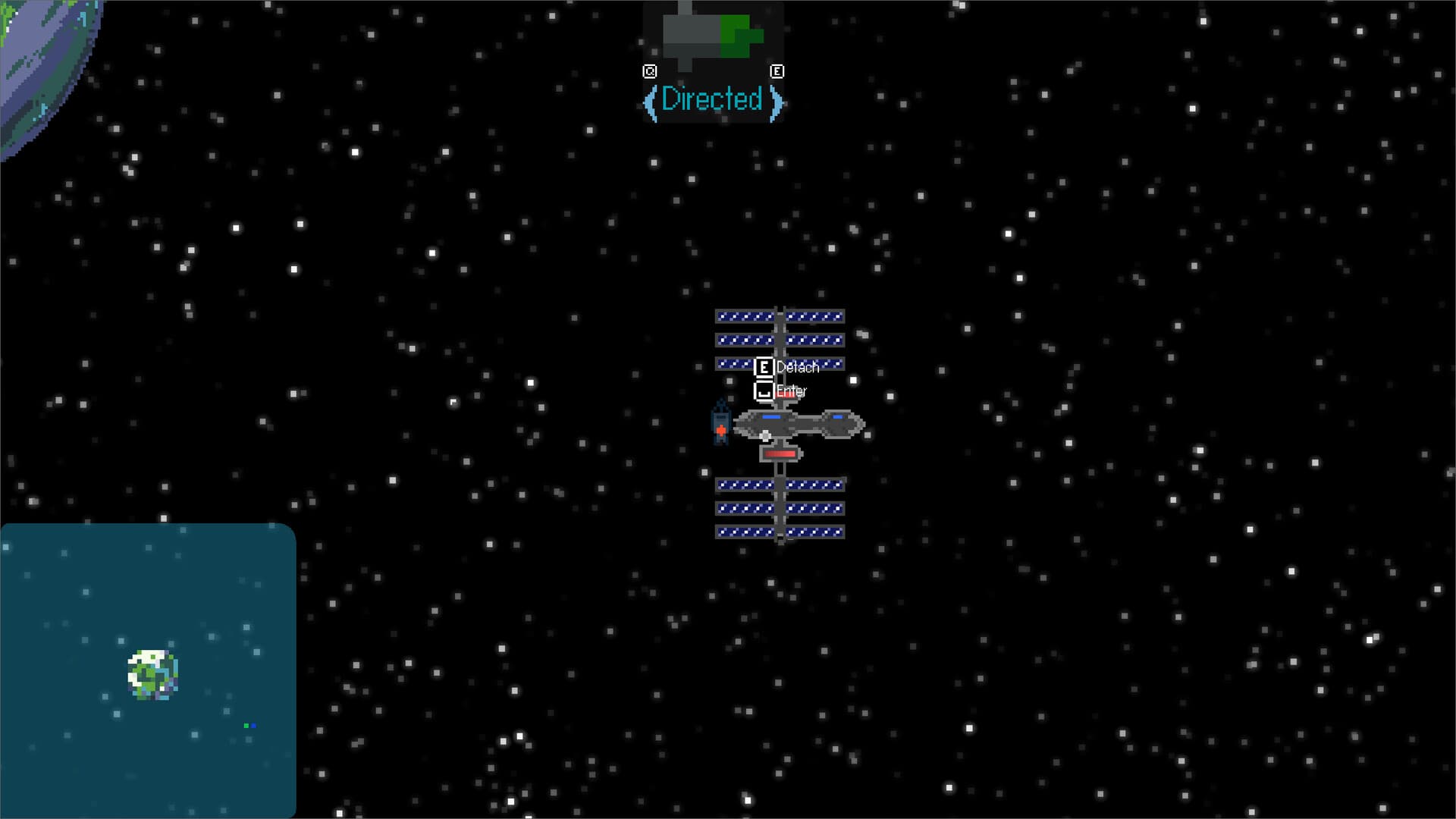1456x819 pixels.
Task: Click the right chevron to cycle after Directed
Action: [x=775, y=100]
